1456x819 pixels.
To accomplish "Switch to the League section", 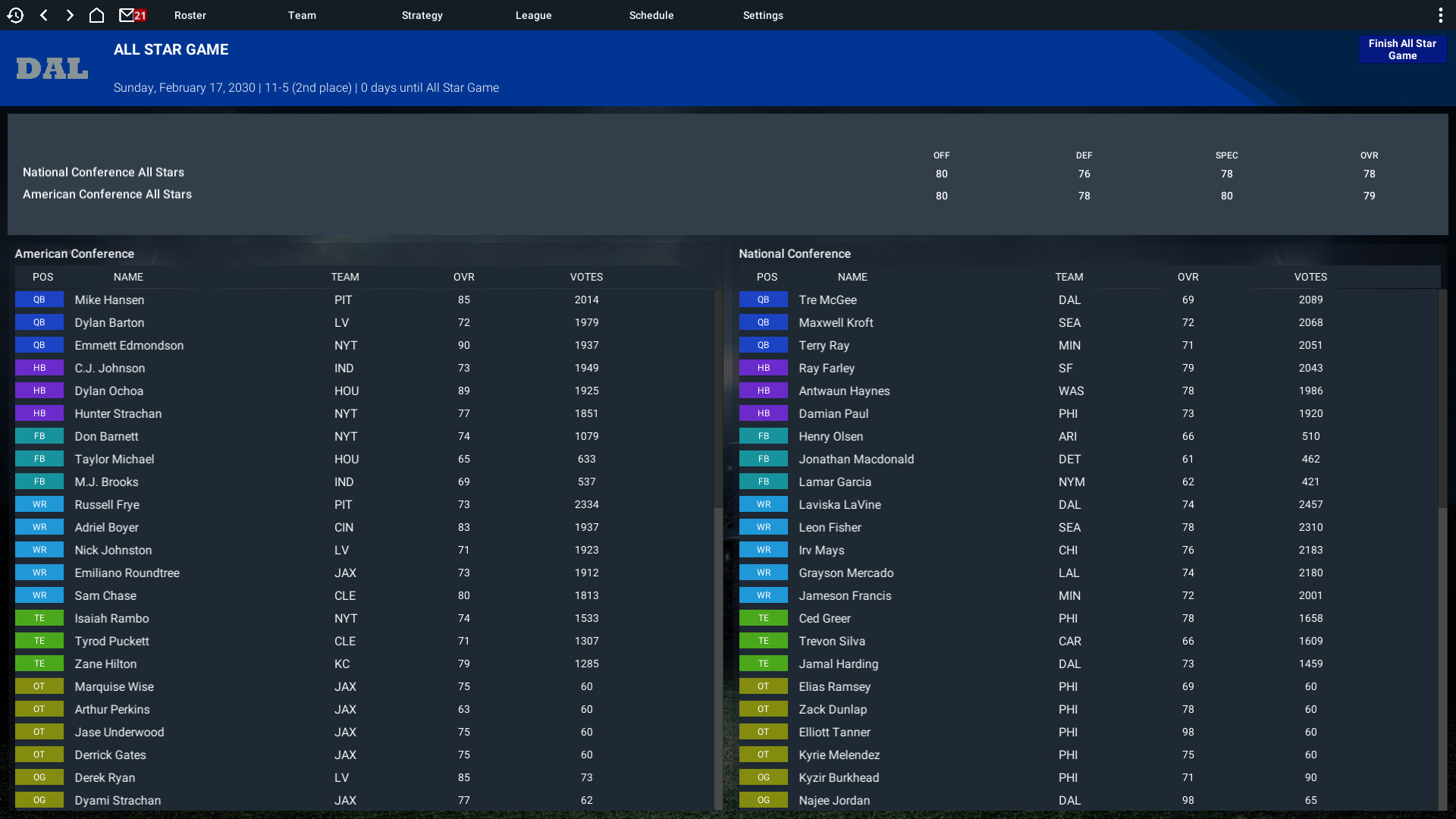I will click(x=533, y=14).
